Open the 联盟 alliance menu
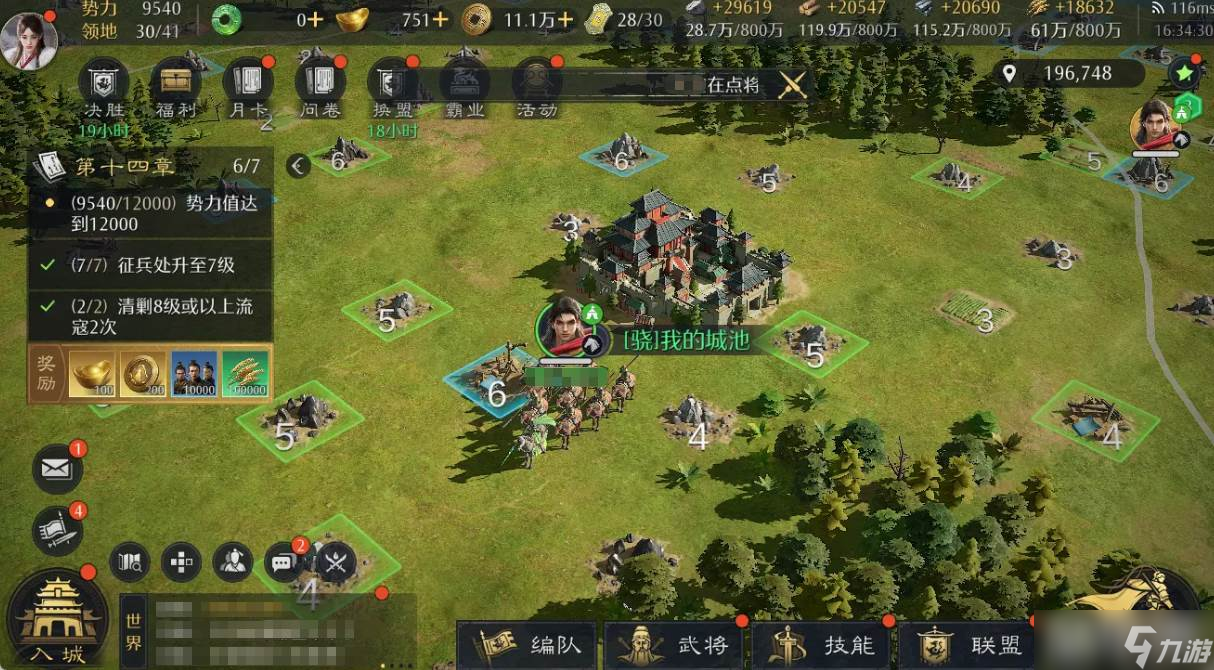The height and width of the screenshot is (670, 1214). [968, 645]
